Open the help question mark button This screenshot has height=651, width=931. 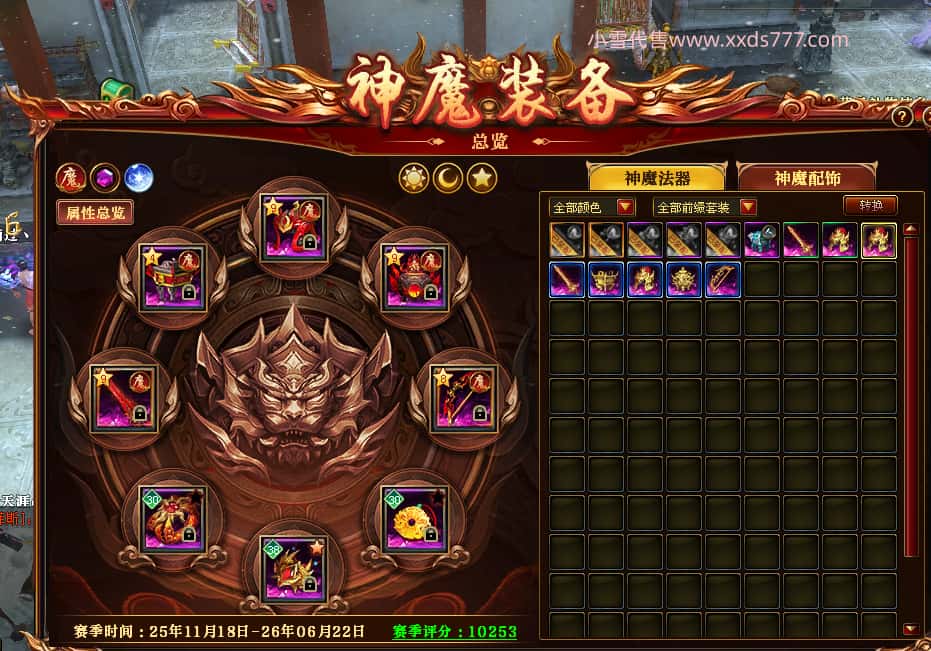(x=901, y=117)
